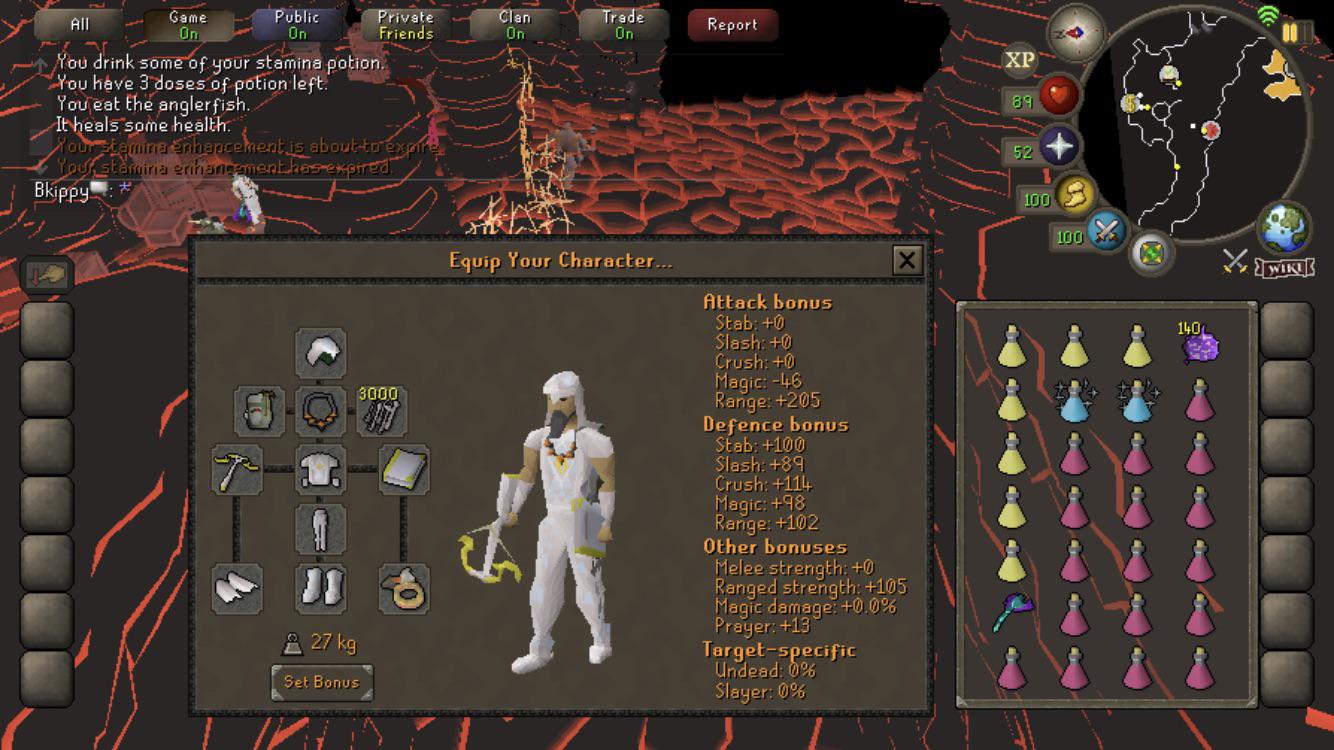Select the ammo slot holding 3000 bolts
This screenshot has height=750, width=1334.
pyautogui.click(x=383, y=412)
